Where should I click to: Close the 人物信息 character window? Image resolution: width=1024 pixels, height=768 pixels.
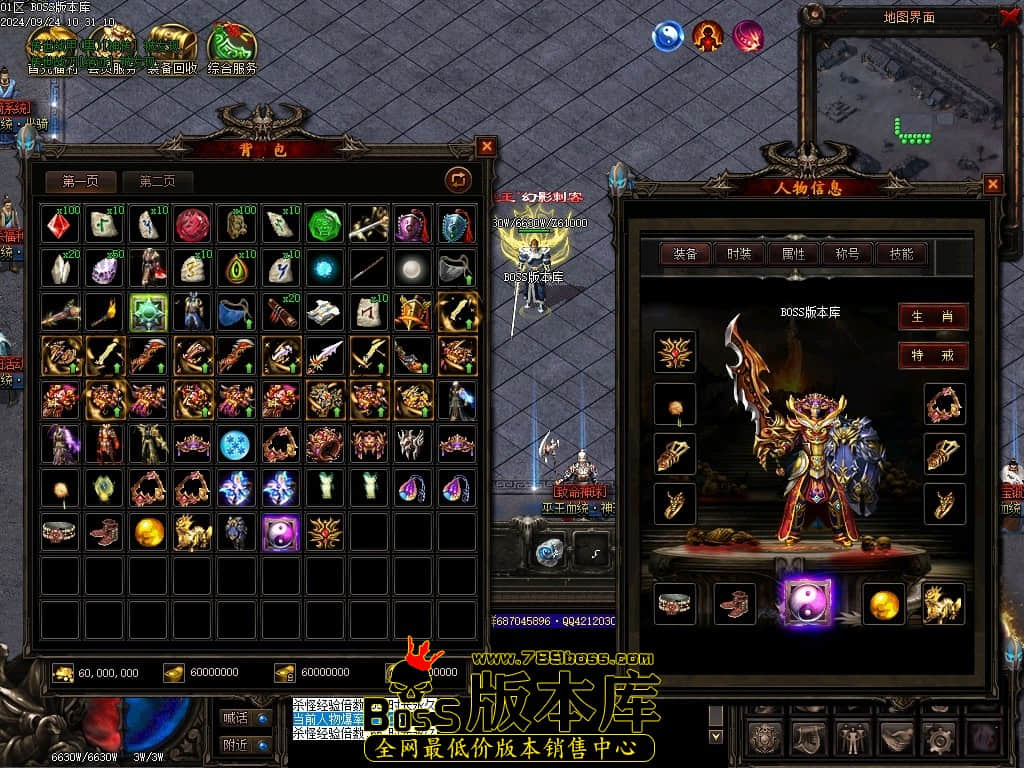pyautogui.click(x=993, y=184)
